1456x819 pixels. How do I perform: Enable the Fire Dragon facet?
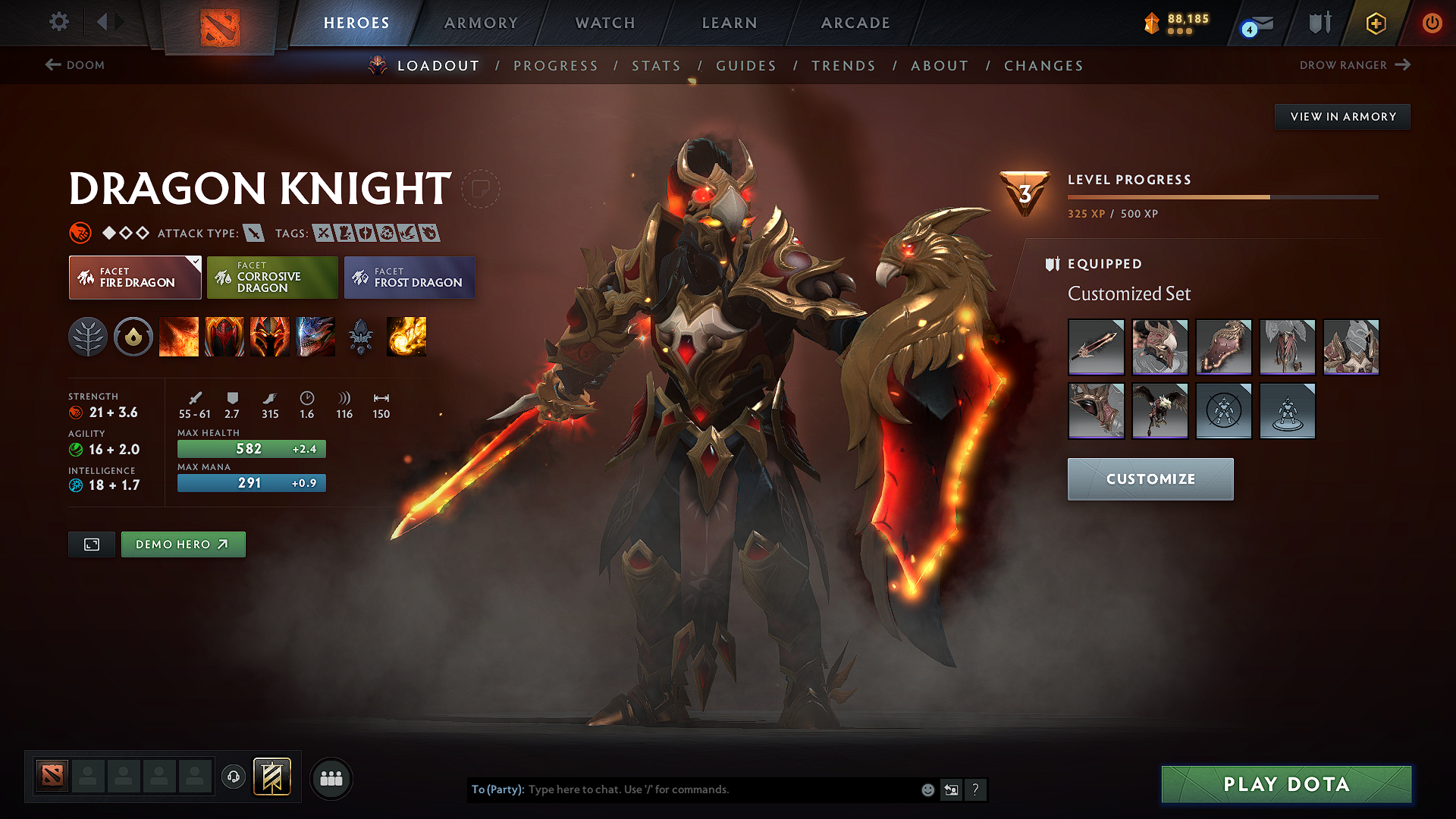(134, 278)
